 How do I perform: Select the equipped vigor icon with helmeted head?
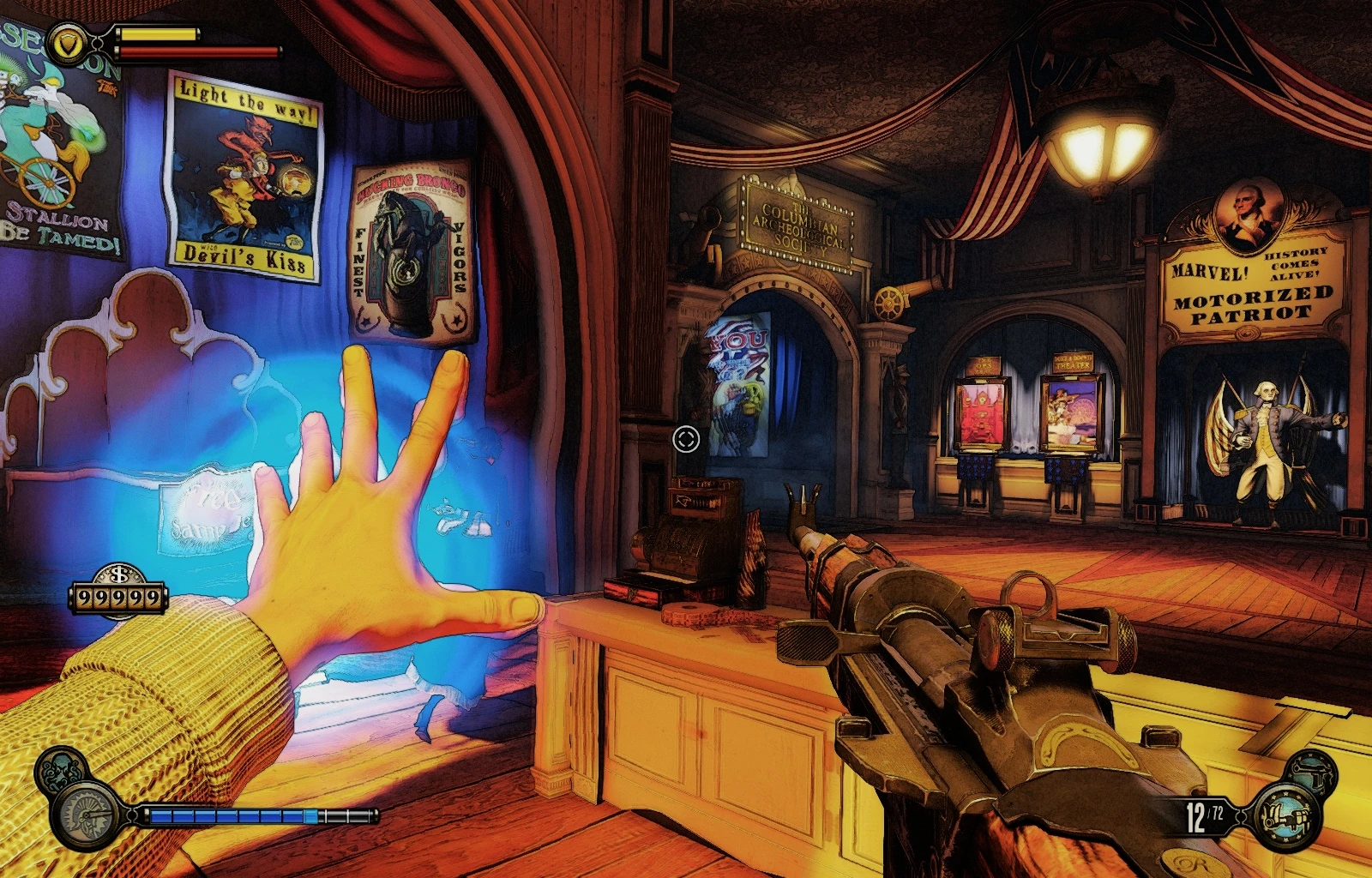pos(87,815)
